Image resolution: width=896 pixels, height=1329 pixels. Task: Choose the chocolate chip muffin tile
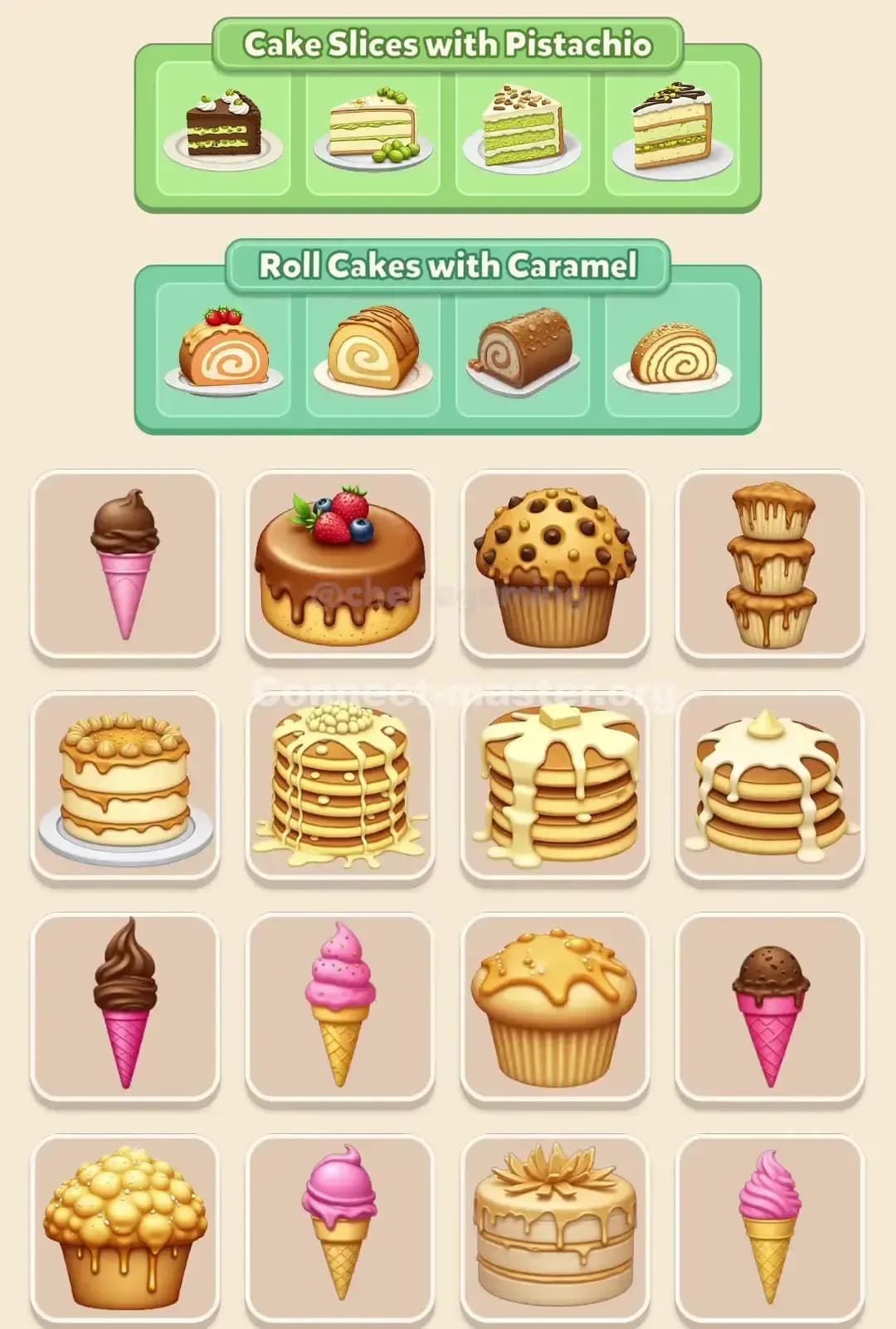point(554,564)
